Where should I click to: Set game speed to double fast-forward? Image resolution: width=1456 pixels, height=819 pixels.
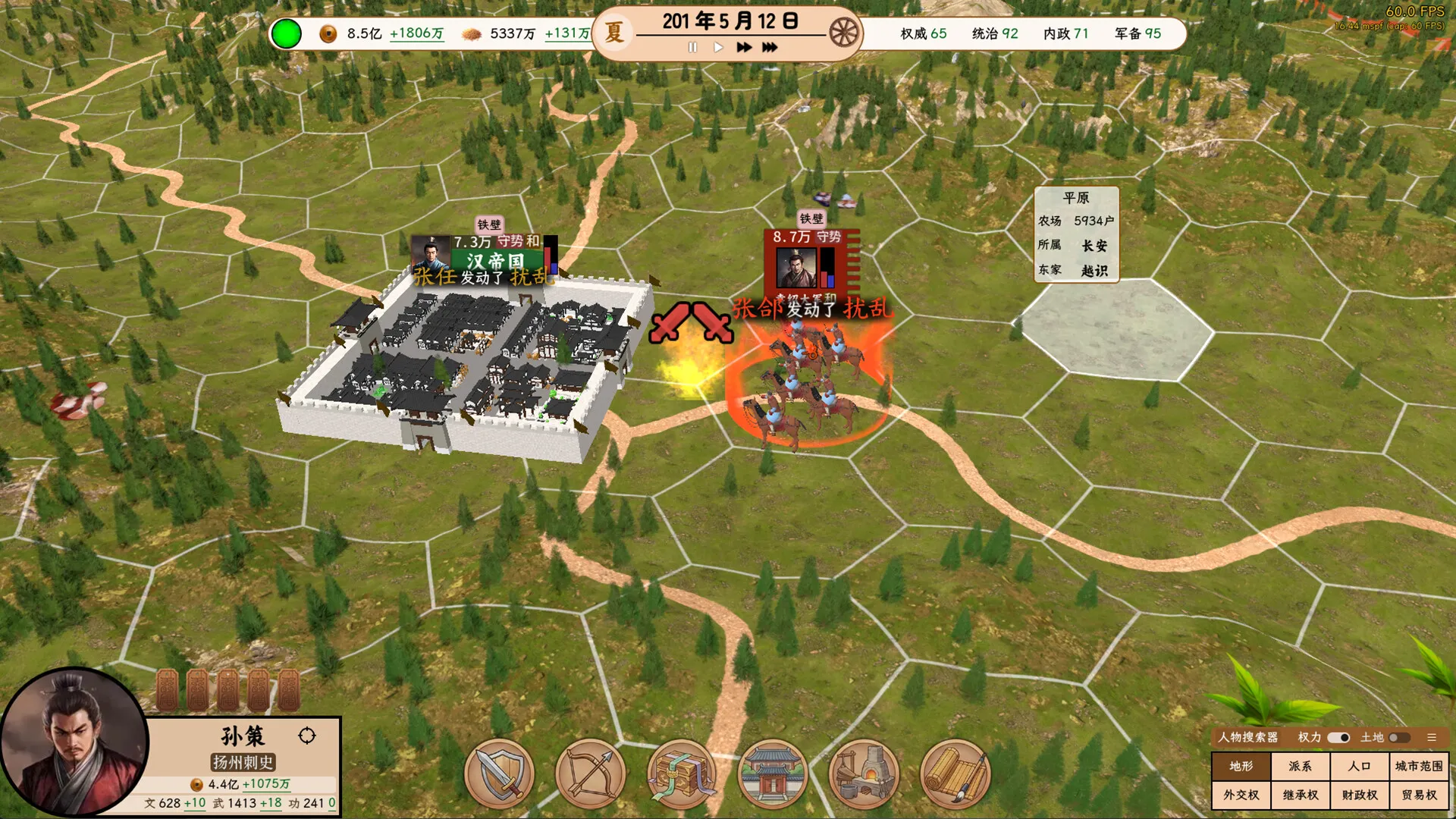coord(744,47)
